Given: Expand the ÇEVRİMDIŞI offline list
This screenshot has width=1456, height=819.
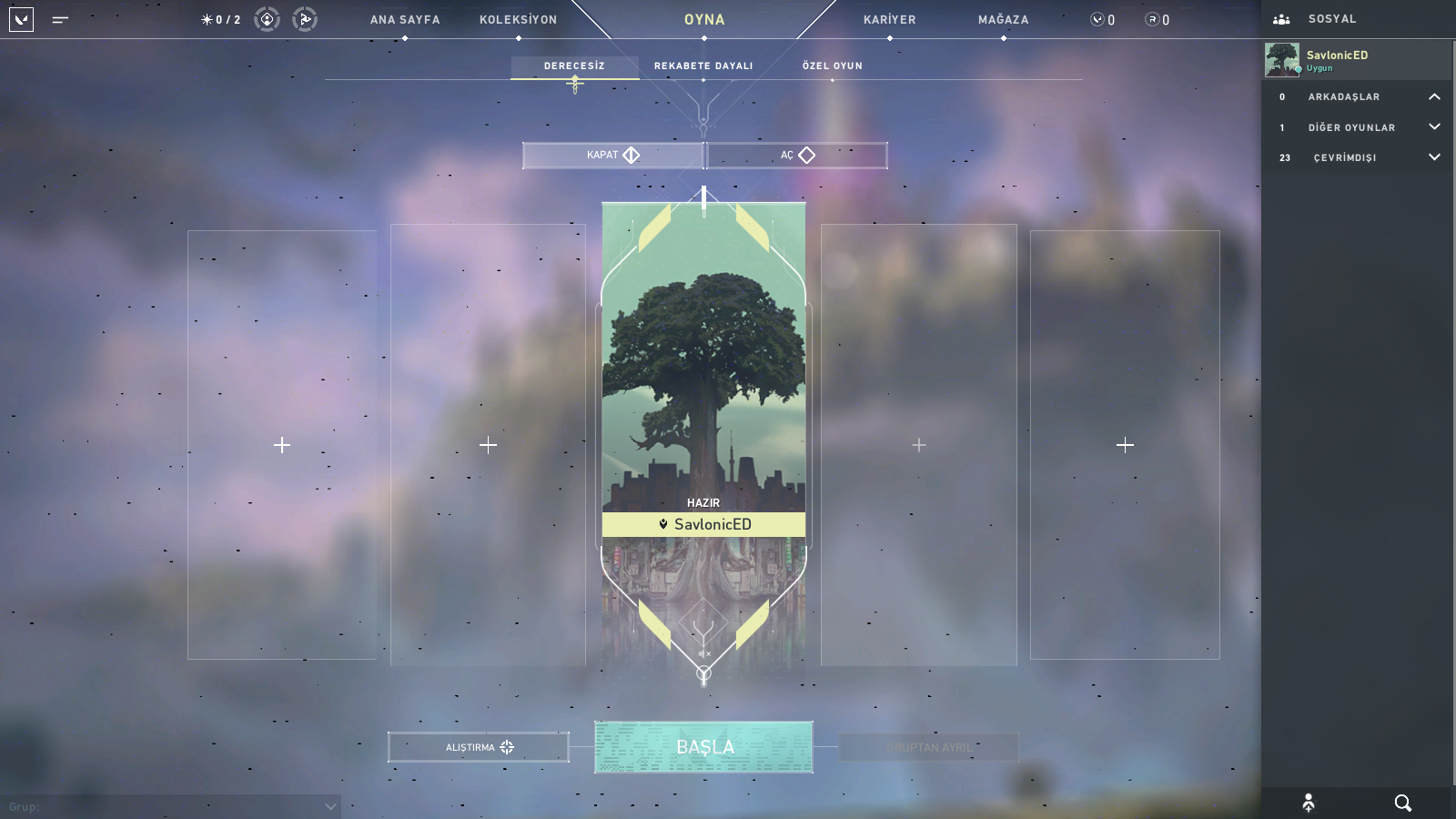Looking at the screenshot, I should 1434,157.
